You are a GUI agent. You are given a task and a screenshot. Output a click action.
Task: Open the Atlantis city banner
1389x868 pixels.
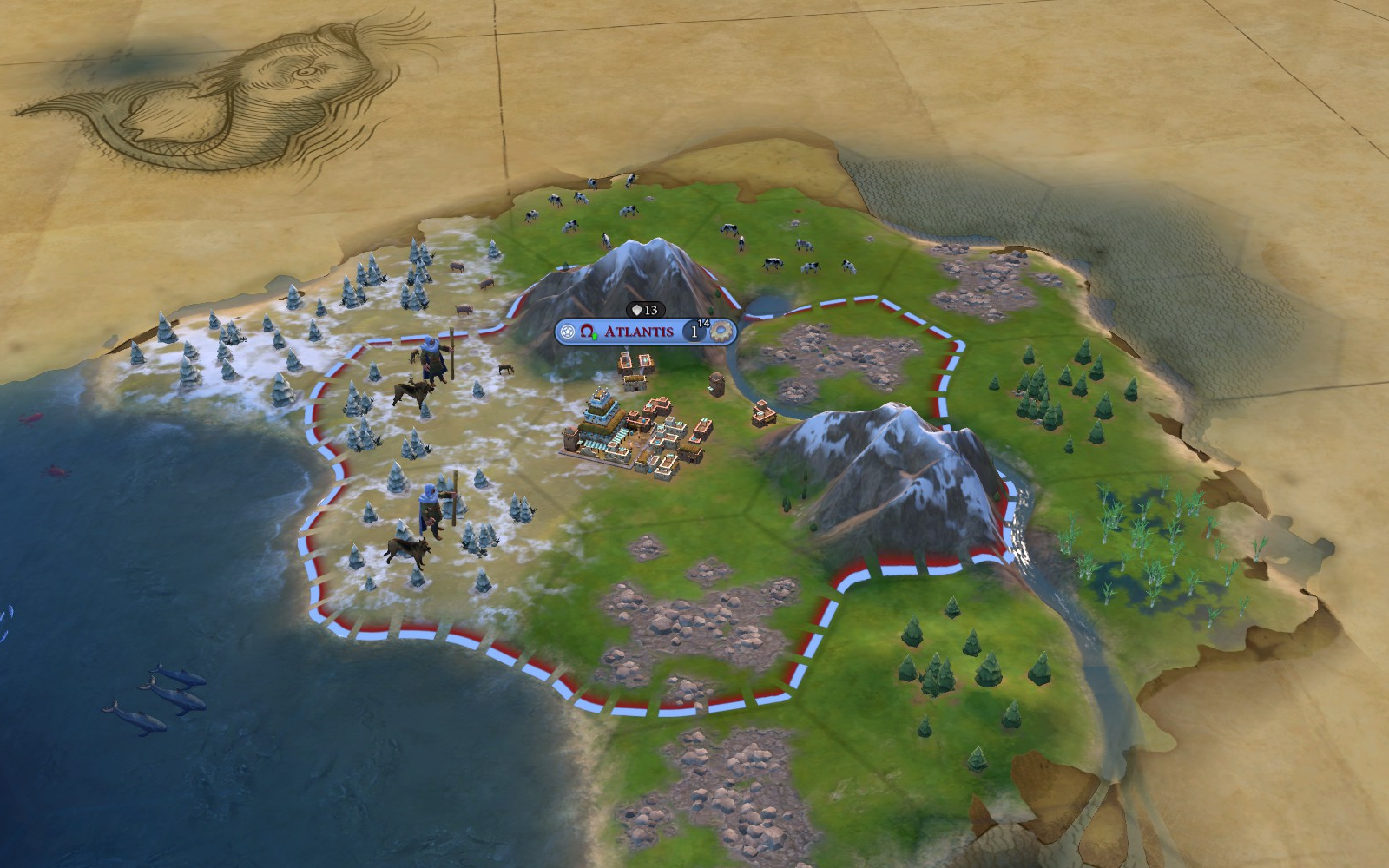click(638, 332)
